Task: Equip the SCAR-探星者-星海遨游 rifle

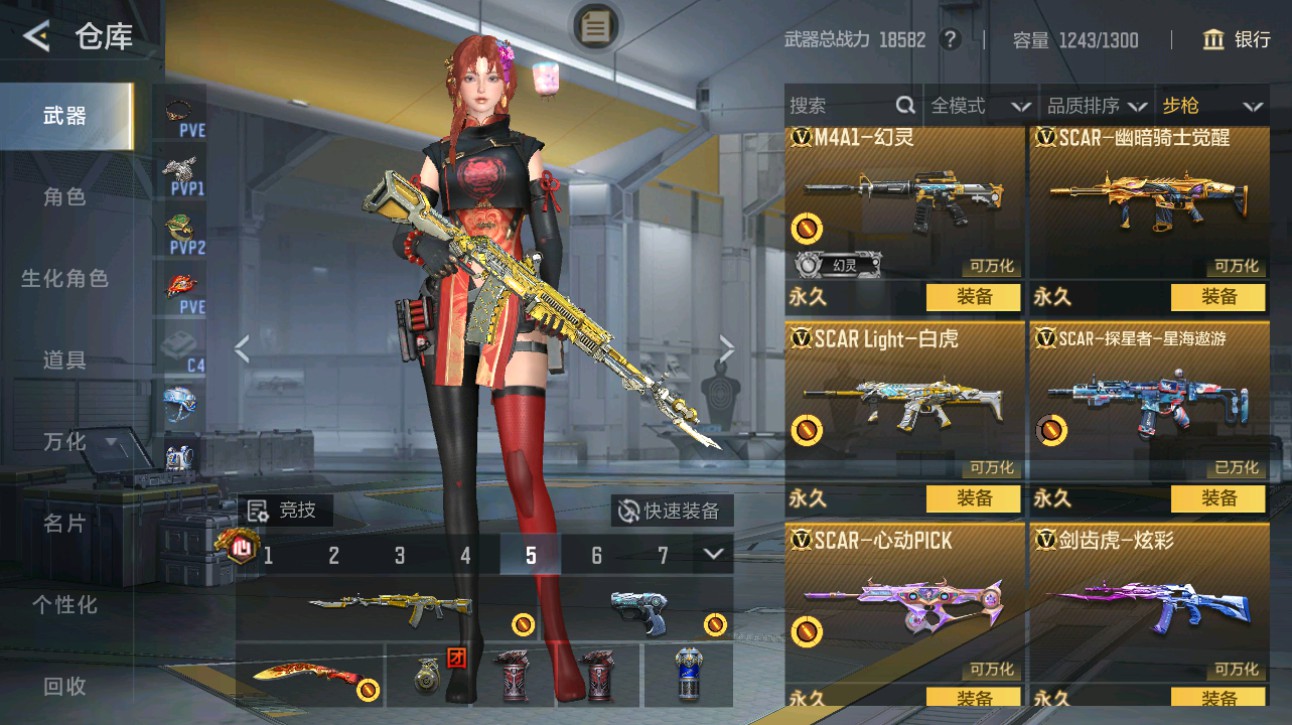Action: [x=1218, y=498]
